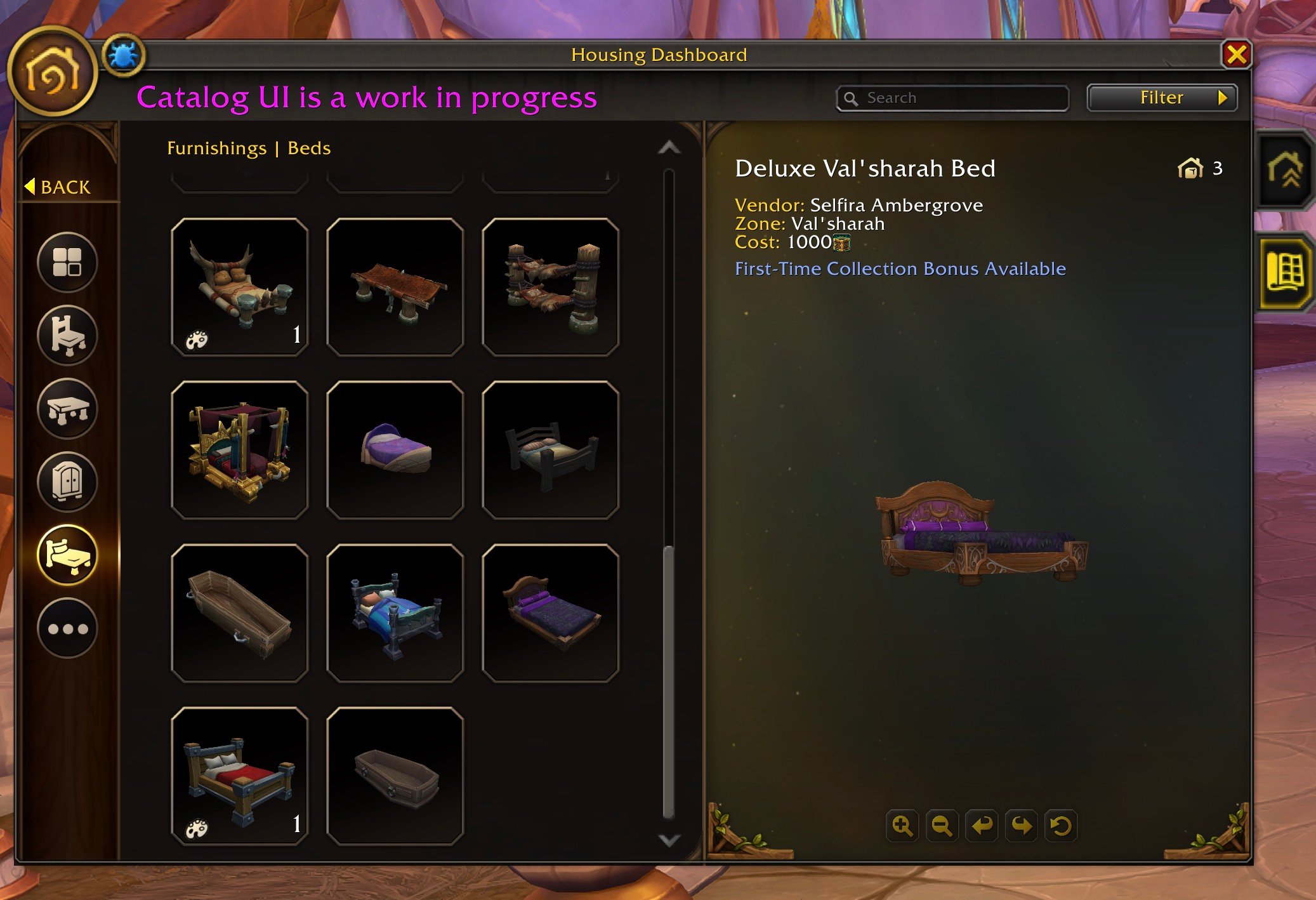The image size is (1316, 900).
Task: Open the yellow catalog book side tab
Action: 1284,273
